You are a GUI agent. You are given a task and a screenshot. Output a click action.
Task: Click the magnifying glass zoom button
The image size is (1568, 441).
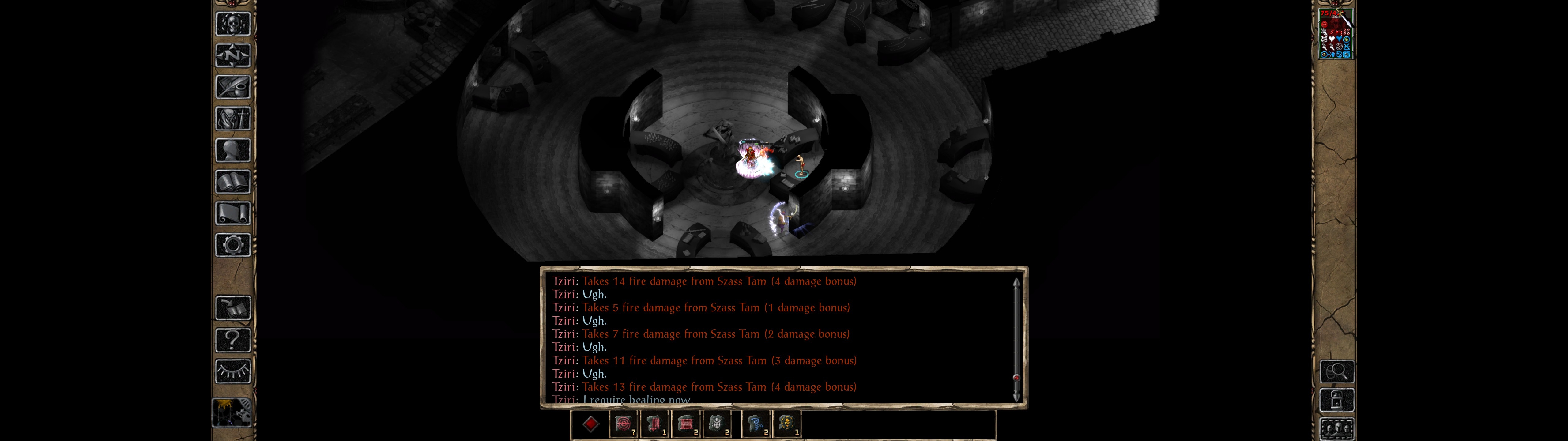click(1337, 371)
